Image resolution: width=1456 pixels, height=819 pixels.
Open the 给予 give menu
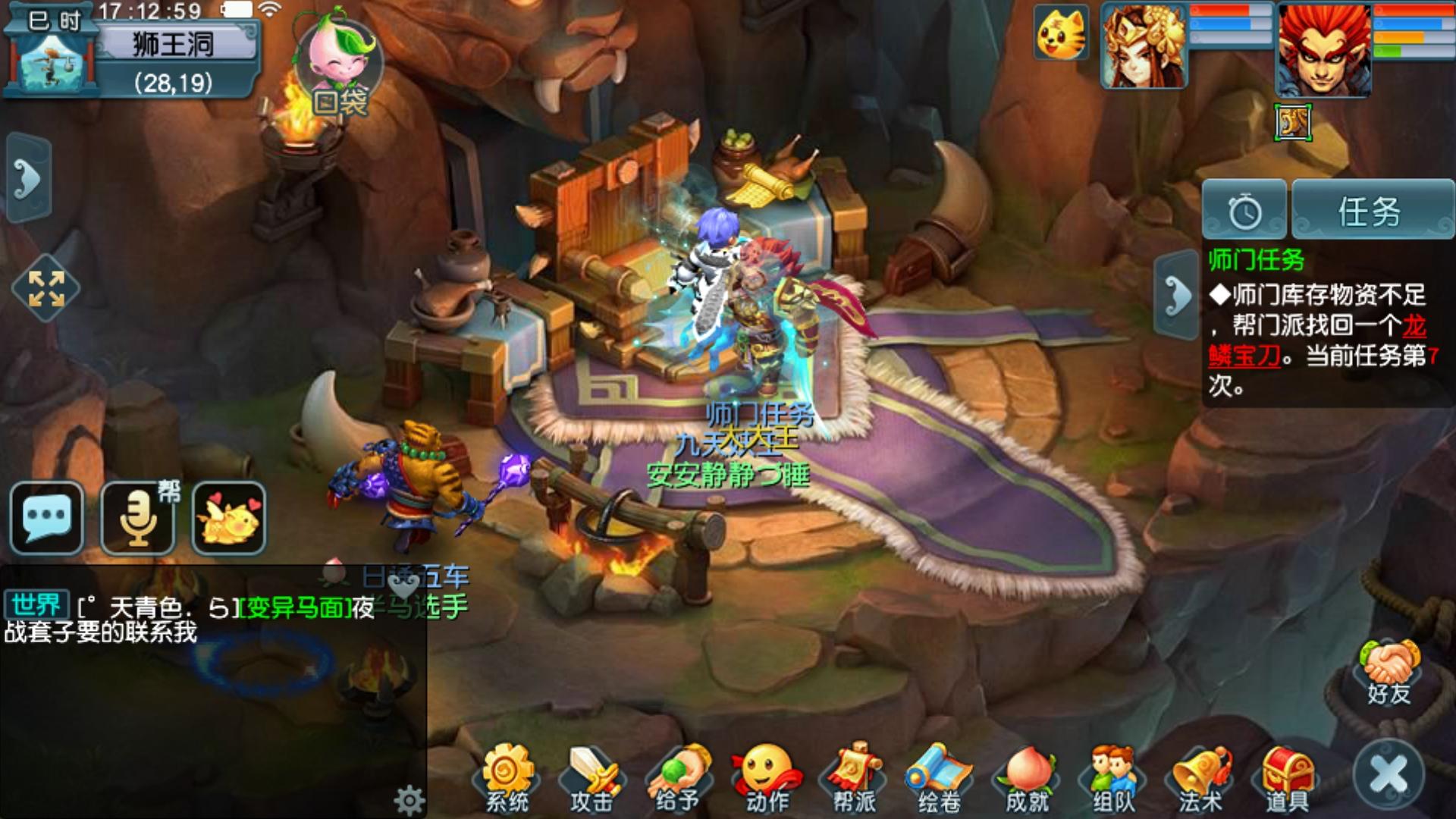pyautogui.click(x=678, y=779)
